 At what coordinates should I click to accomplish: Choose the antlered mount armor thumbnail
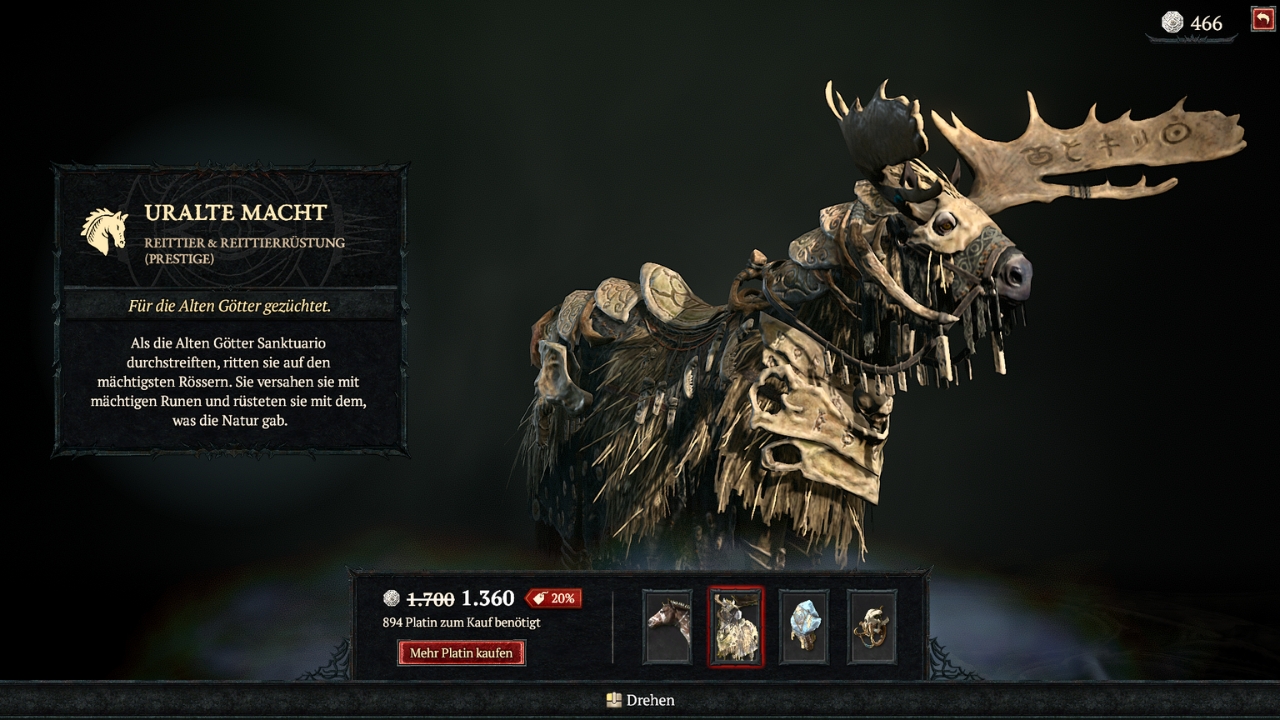pyautogui.click(x=735, y=626)
